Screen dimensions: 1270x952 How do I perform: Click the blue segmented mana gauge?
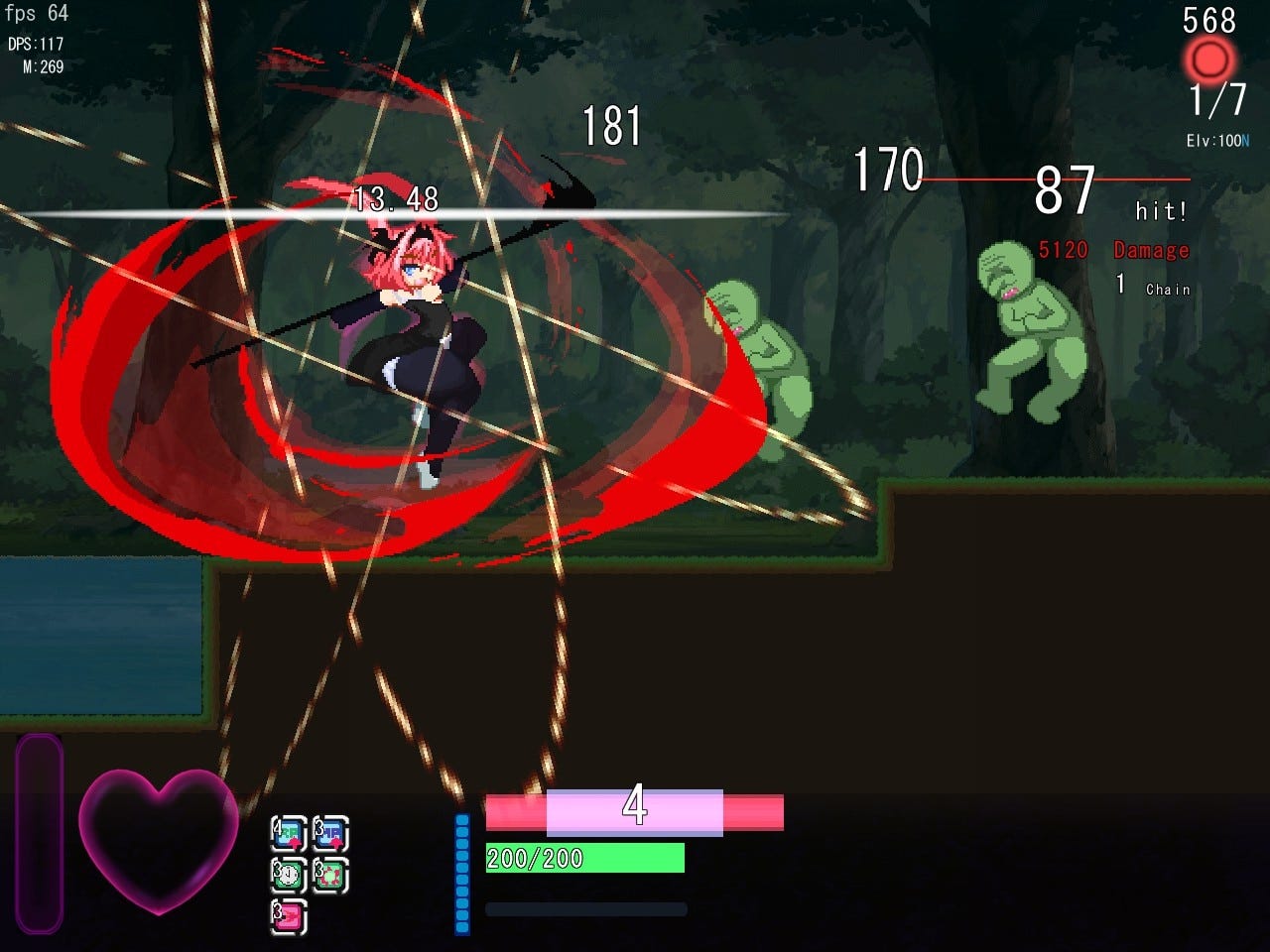[x=461, y=873]
